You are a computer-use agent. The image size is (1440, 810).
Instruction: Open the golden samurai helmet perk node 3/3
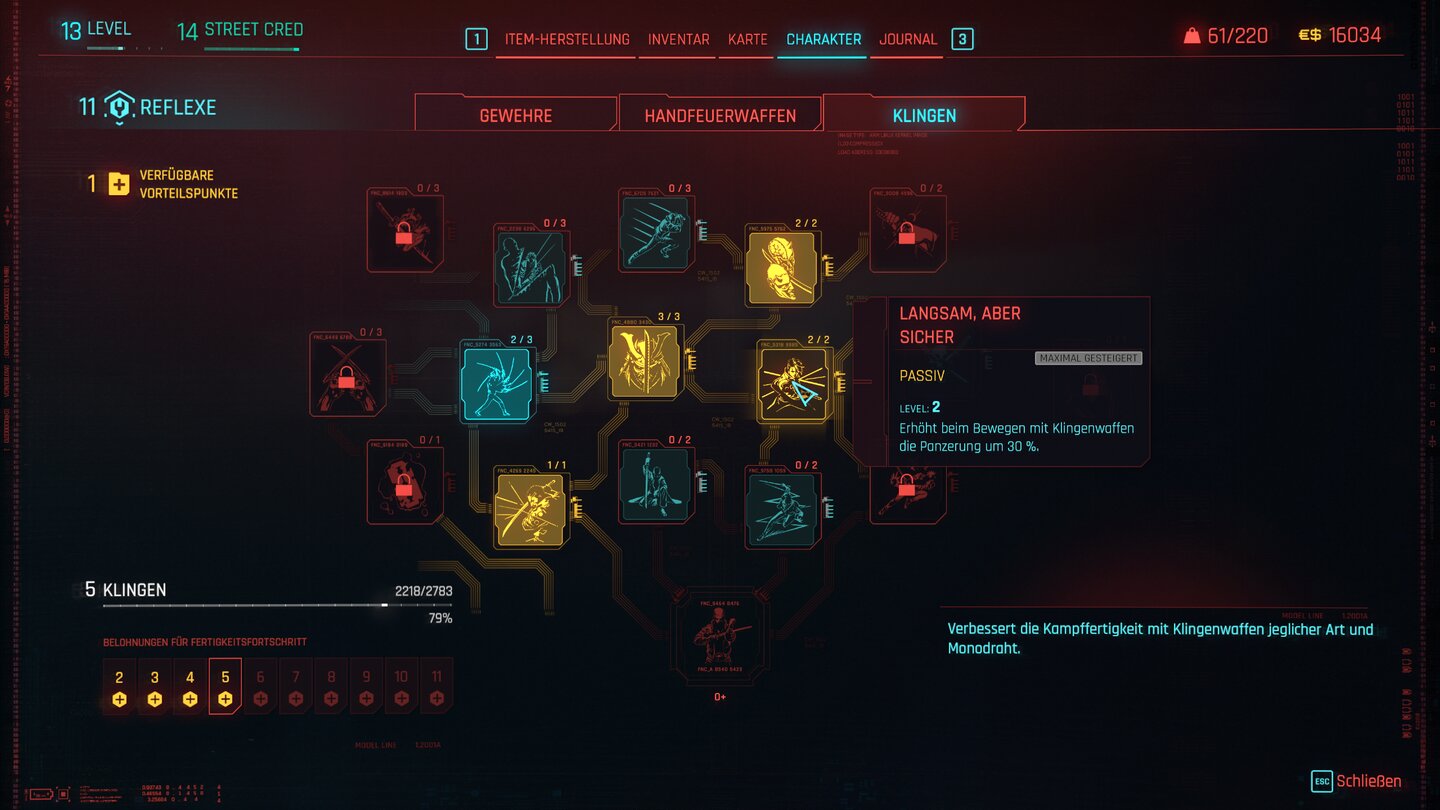coord(645,360)
